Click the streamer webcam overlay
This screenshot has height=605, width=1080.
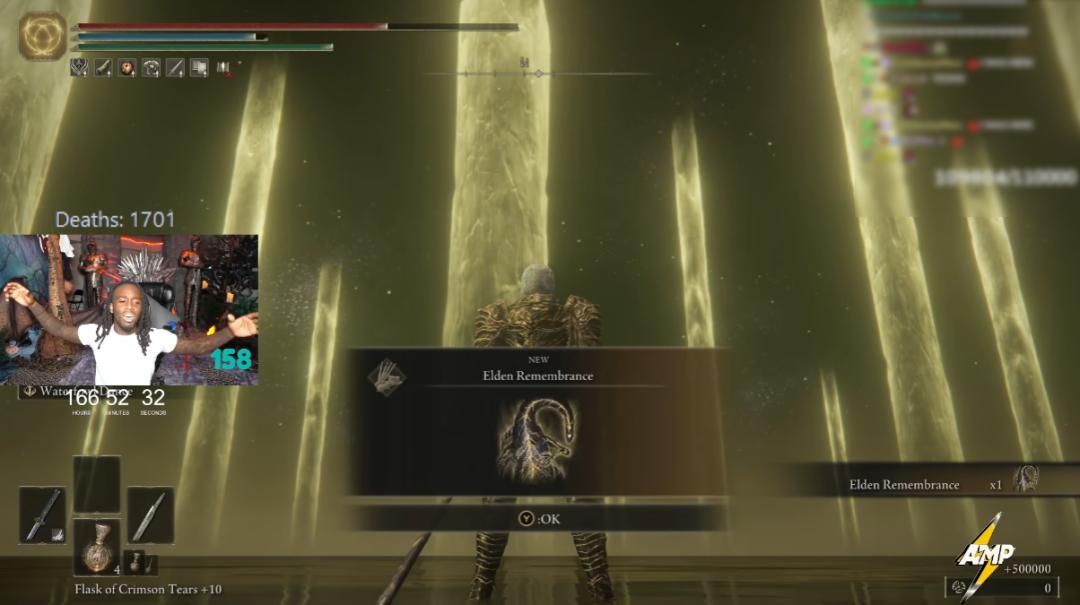coord(129,310)
